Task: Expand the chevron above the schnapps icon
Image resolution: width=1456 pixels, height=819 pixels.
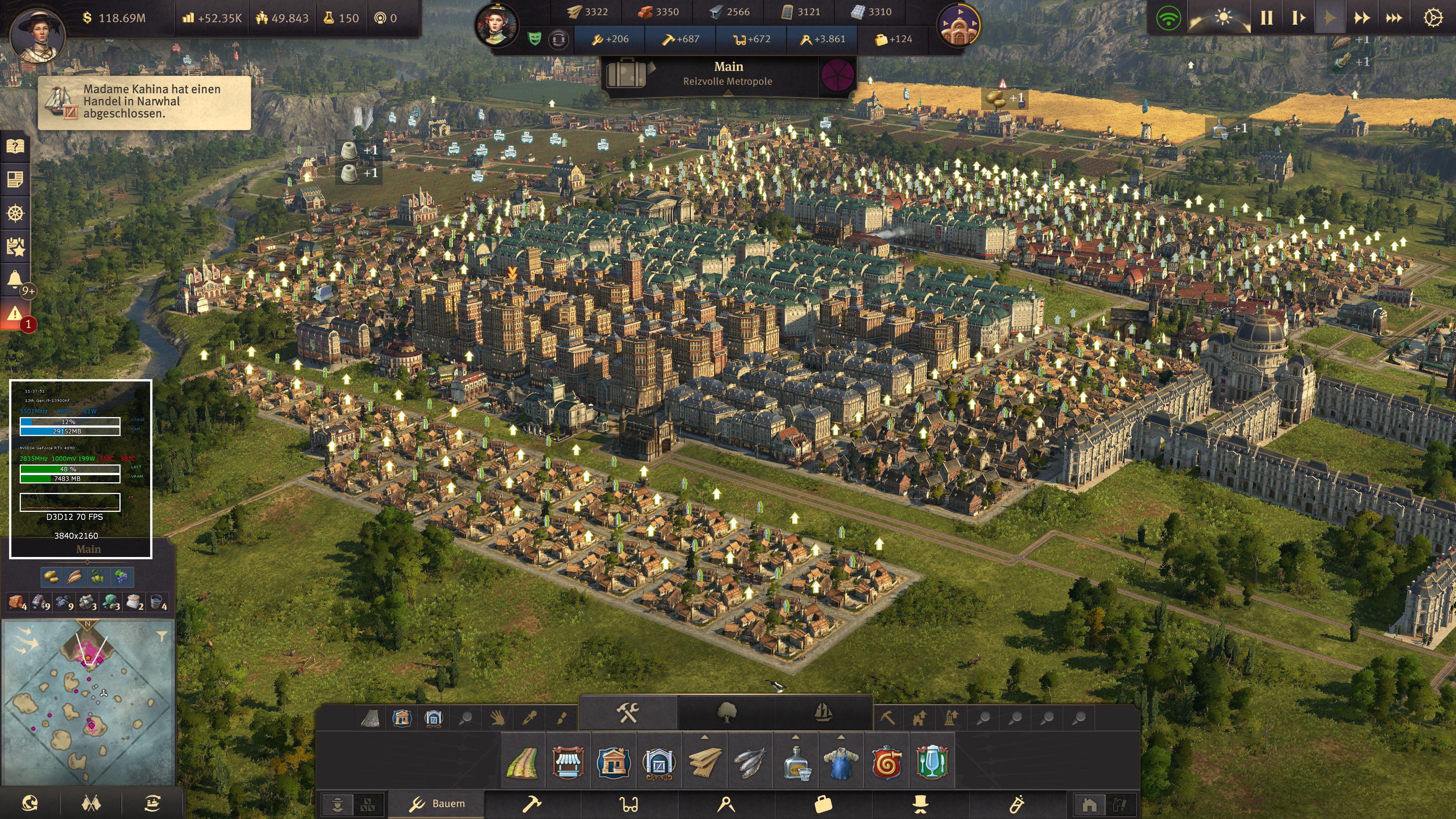Action: [x=796, y=736]
